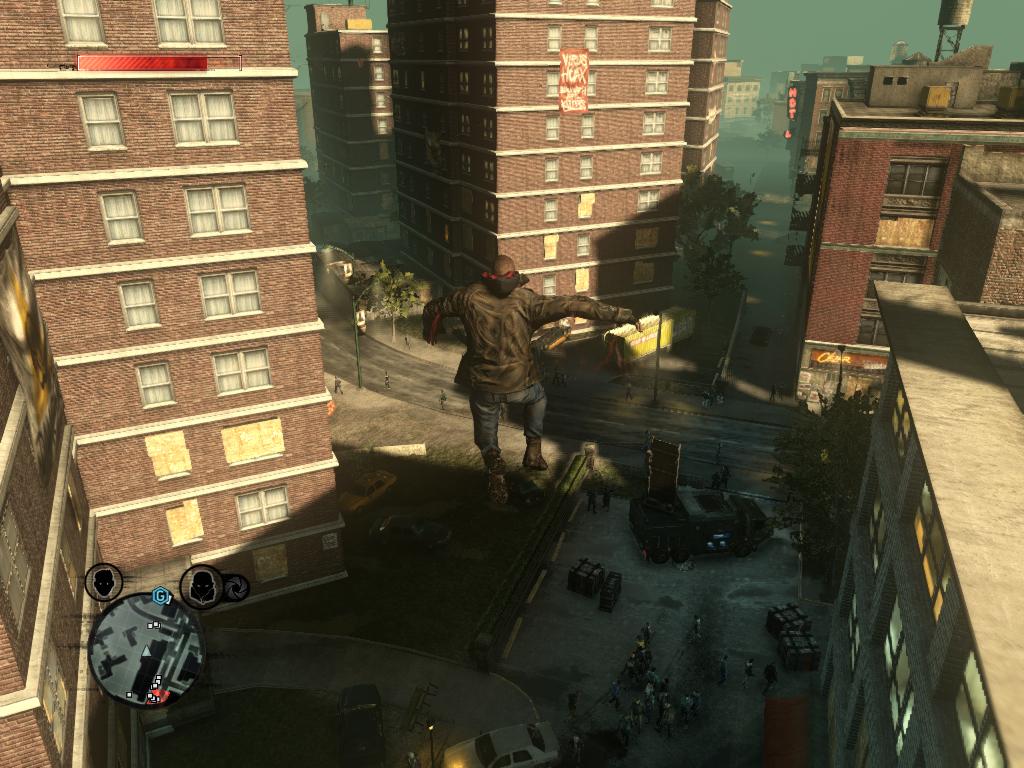This screenshot has width=1024, height=768.
Task: Select the hooded figure disguise icon
Action: click(x=201, y=586)
